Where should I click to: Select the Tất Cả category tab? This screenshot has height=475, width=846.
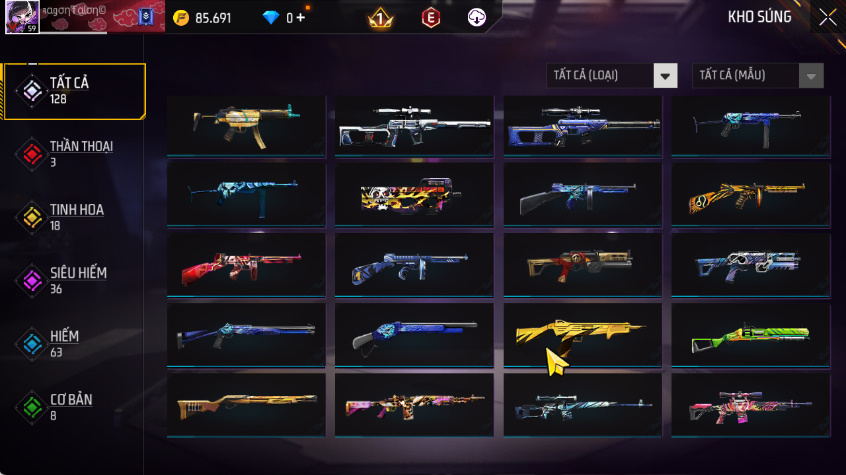click(74, 91)
